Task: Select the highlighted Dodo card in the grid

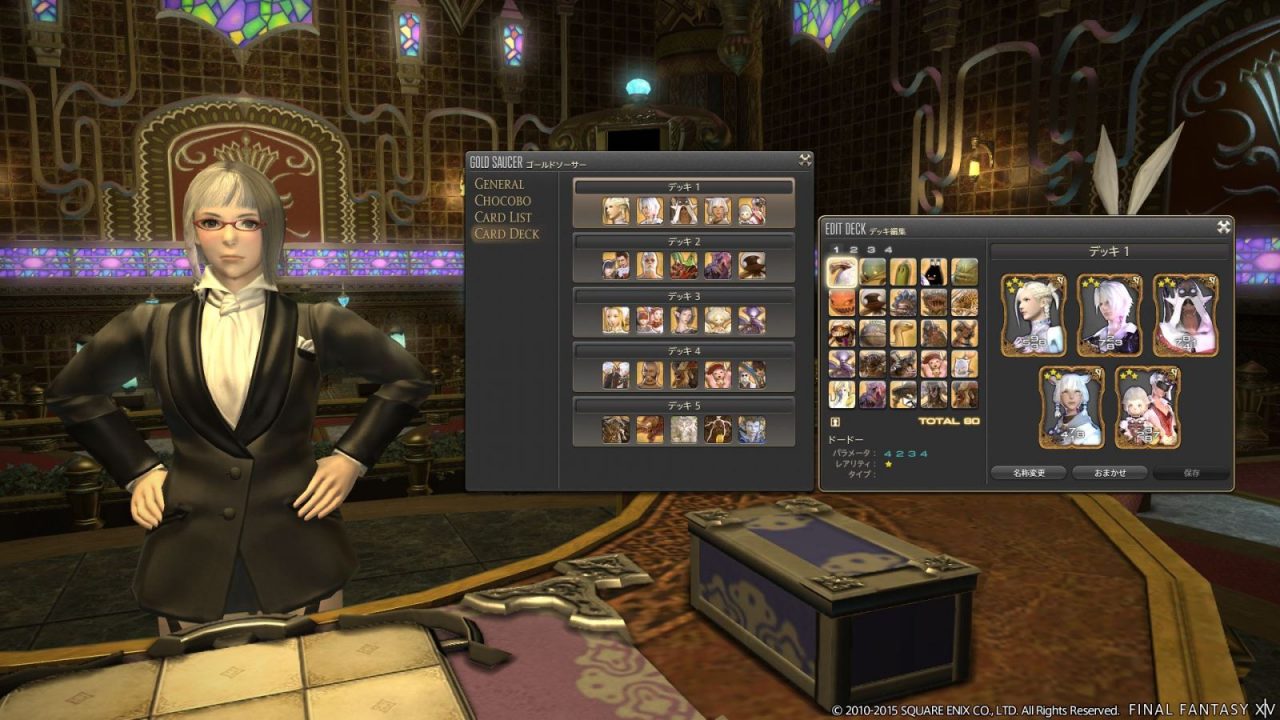Action: (842, 273)
